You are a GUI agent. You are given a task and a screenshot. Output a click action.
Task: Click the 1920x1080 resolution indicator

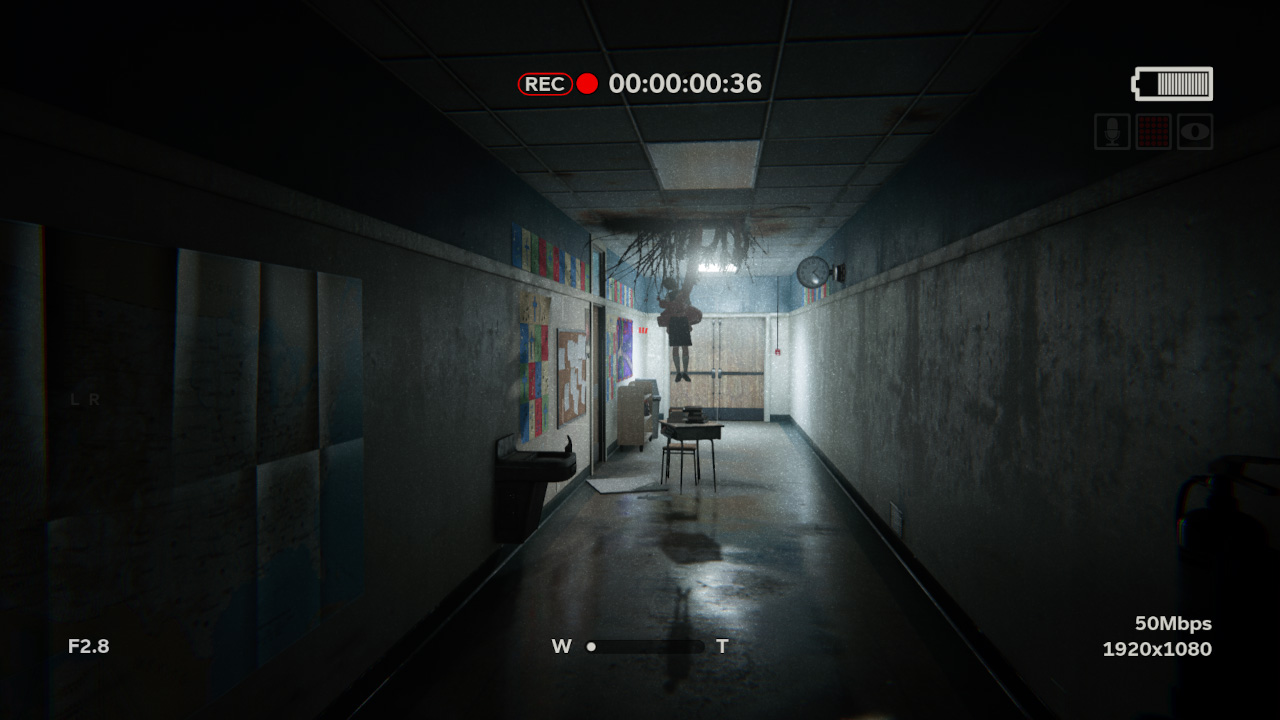pyautogui.click(x=1155, y=648)
